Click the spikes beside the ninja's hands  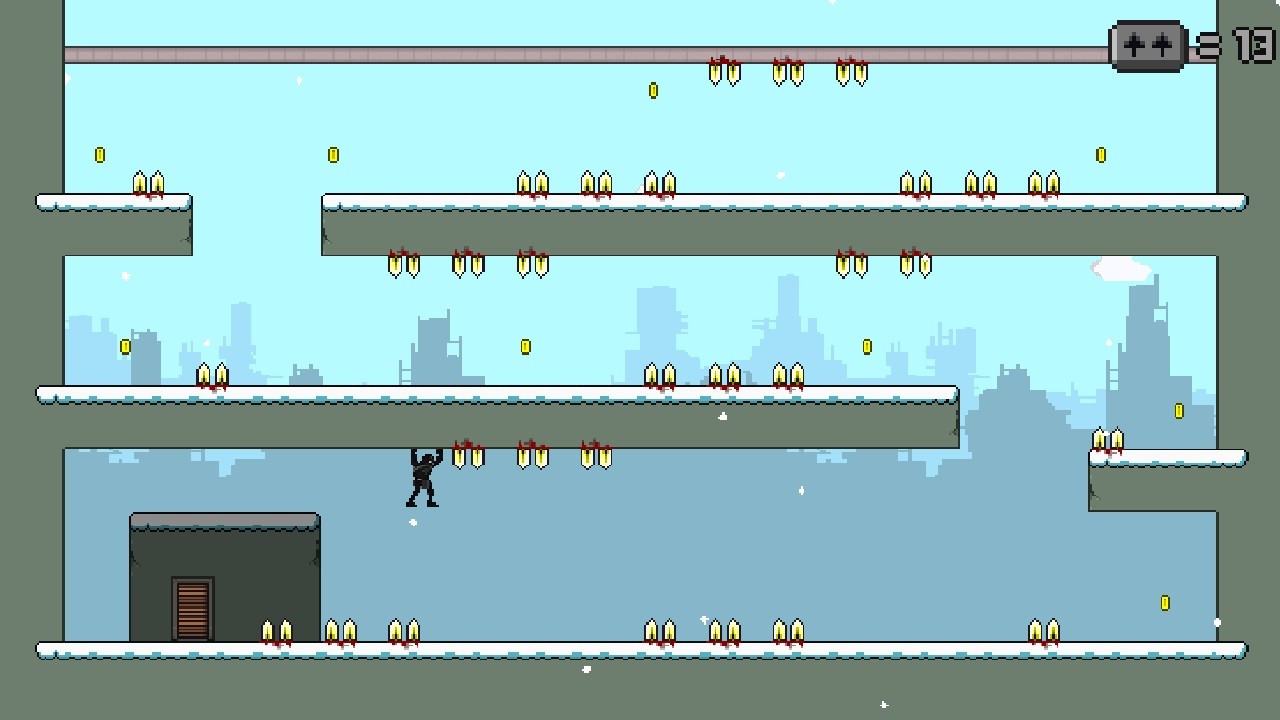[470, 456]
